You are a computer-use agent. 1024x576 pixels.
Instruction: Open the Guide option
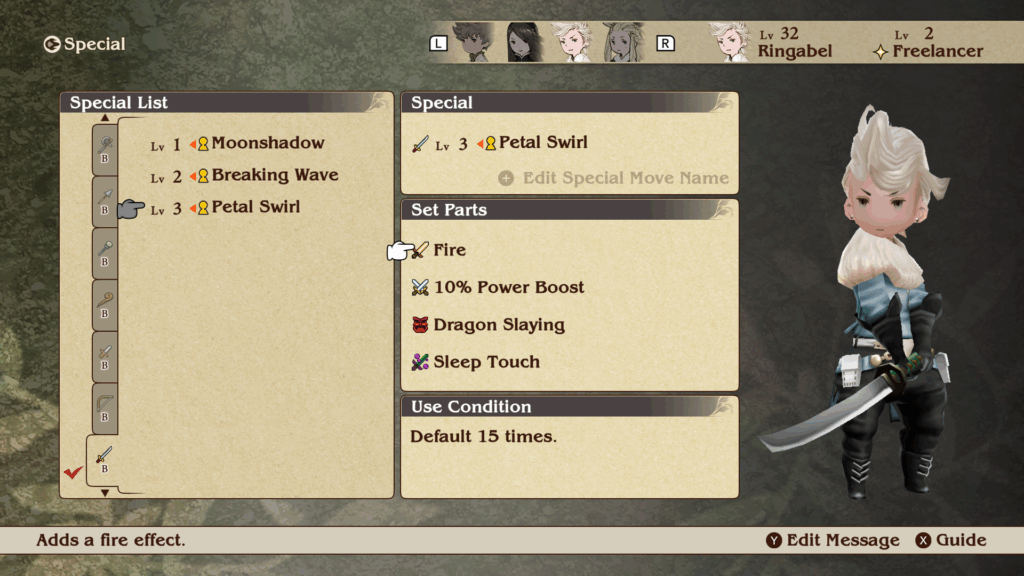(951, 541)
